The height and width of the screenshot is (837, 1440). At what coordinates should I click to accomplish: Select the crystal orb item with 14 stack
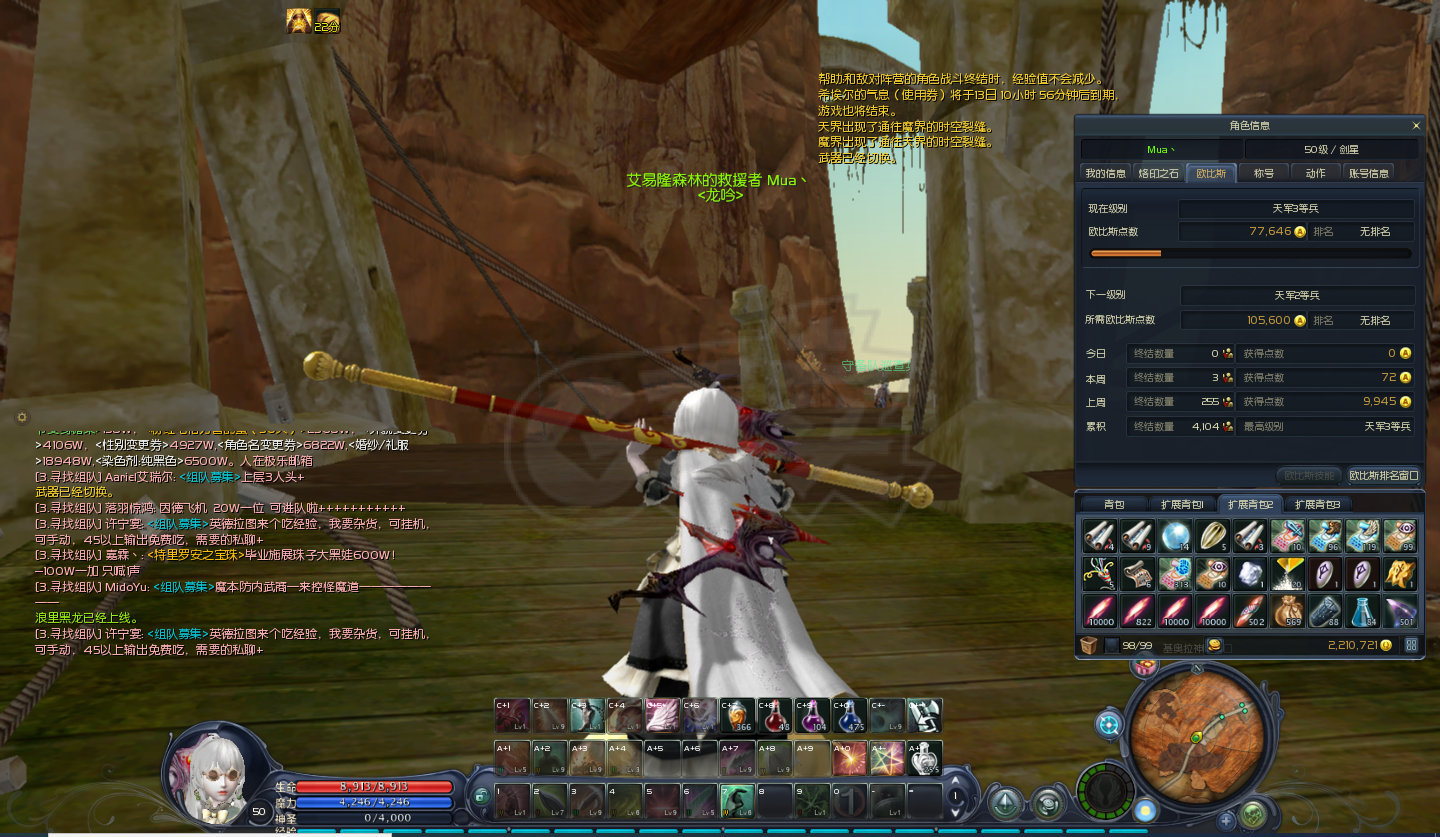click(1175, 537)
